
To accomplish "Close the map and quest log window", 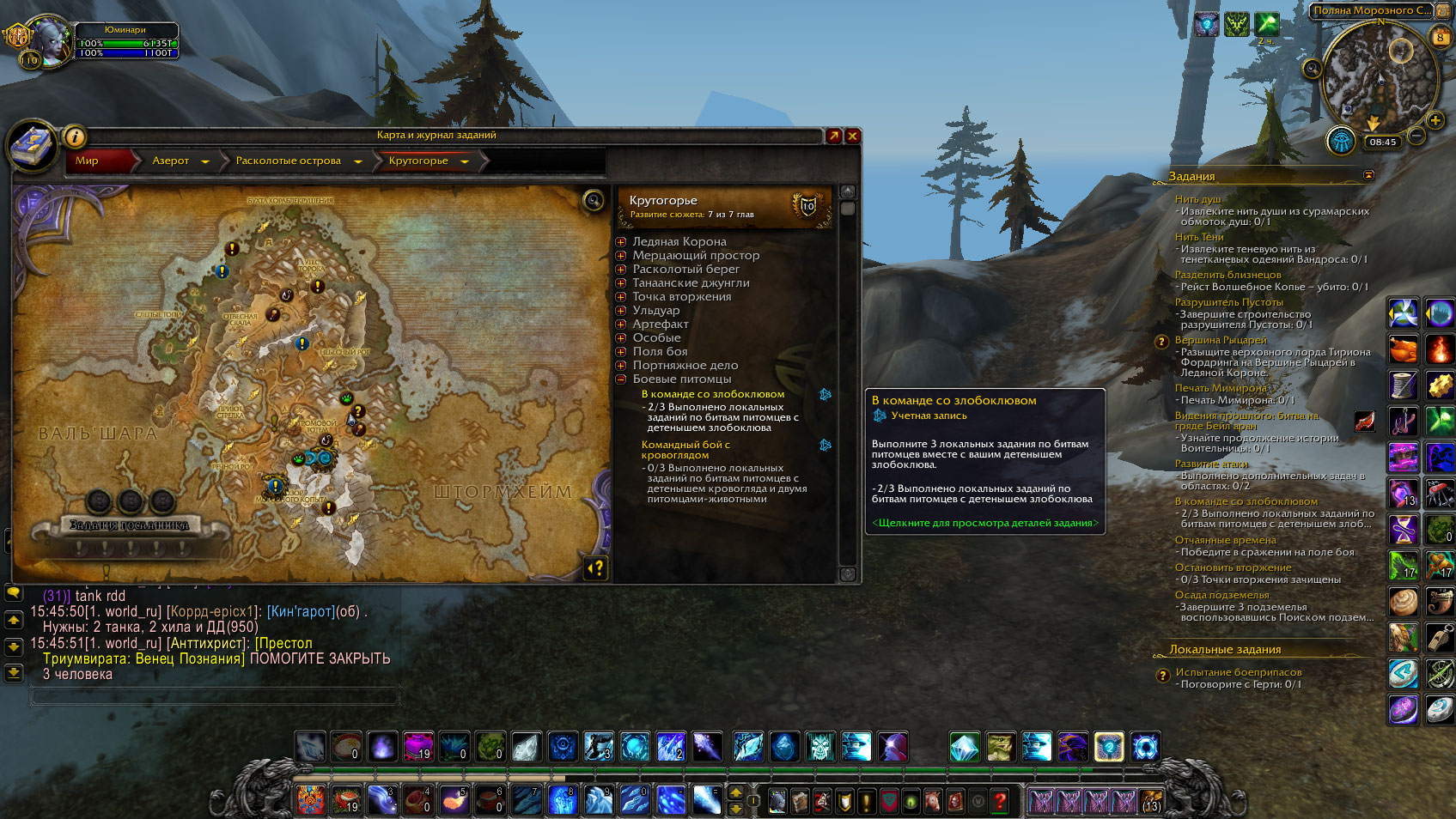I will [x=852, y=136].
